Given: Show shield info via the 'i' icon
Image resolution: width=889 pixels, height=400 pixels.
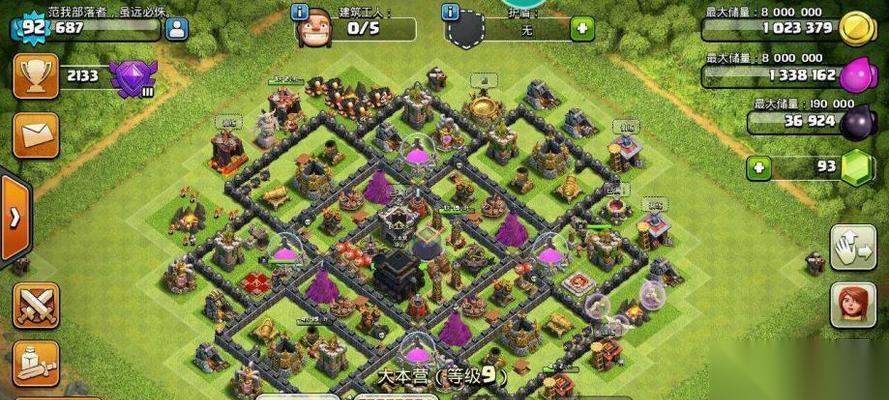Looking at the screenshot, I should point(449,13).
